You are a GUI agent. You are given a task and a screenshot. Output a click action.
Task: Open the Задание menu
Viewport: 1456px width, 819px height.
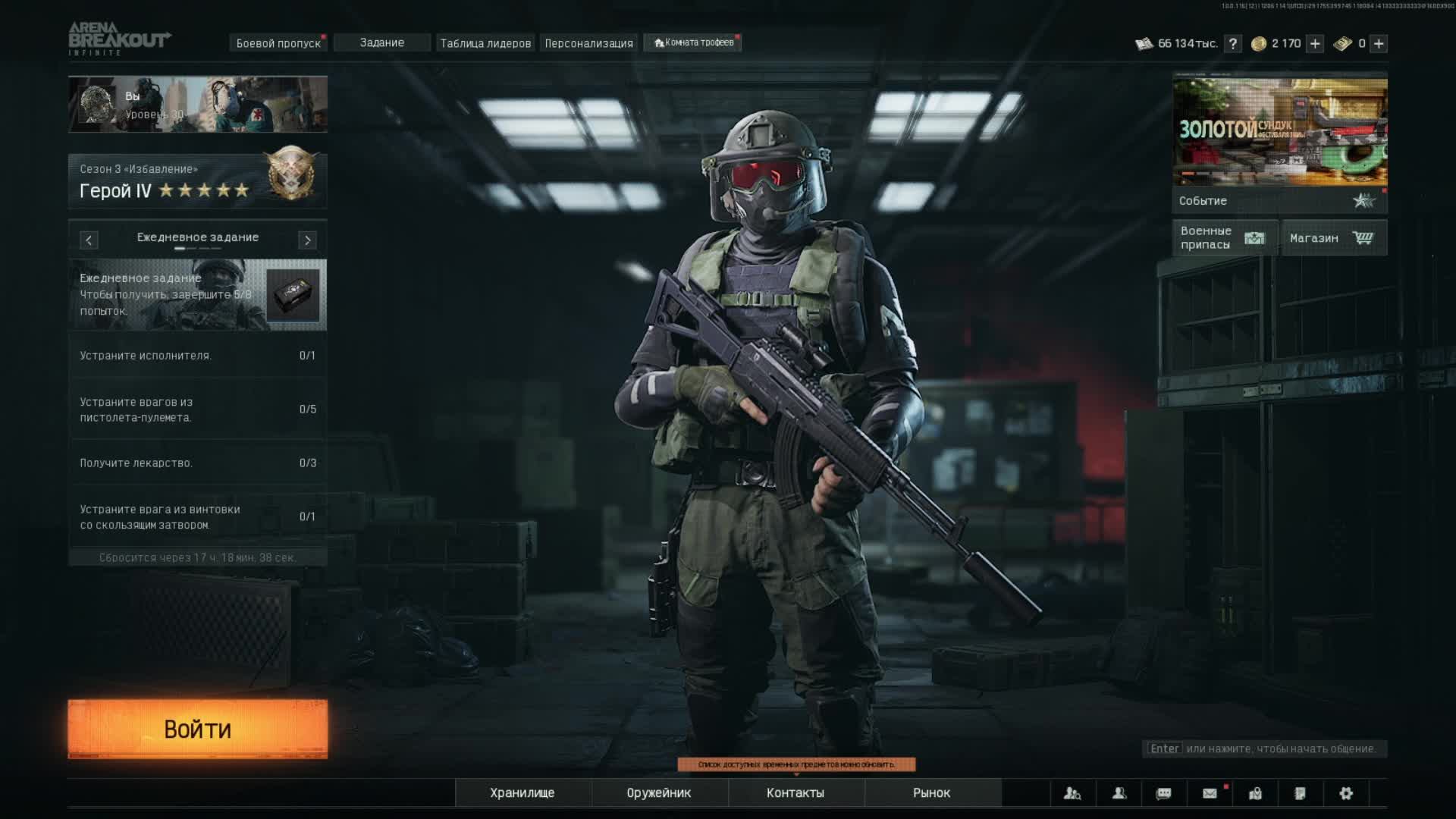click(382, 43)
